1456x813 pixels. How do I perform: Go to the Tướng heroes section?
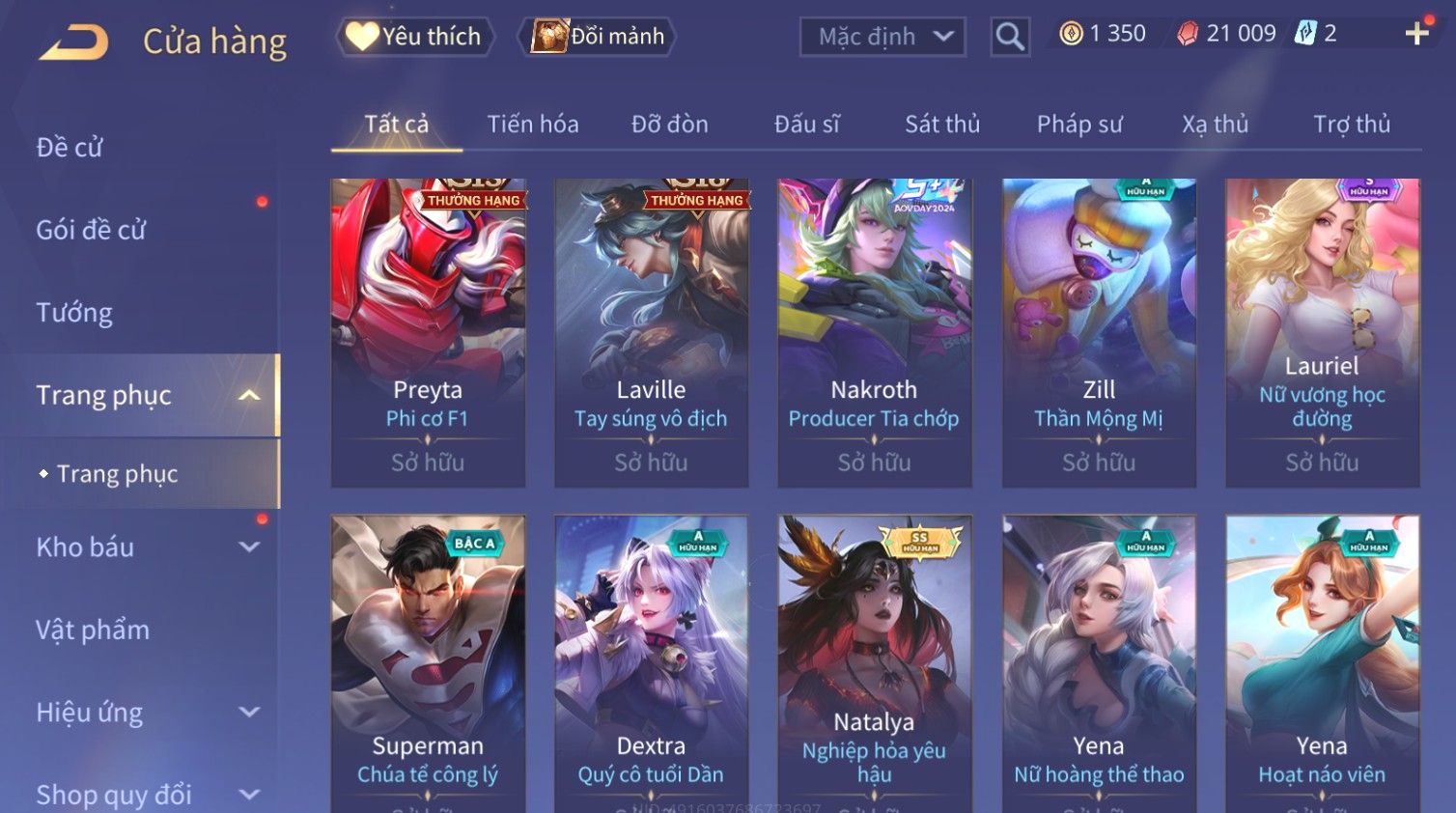(x=74, y=313)
